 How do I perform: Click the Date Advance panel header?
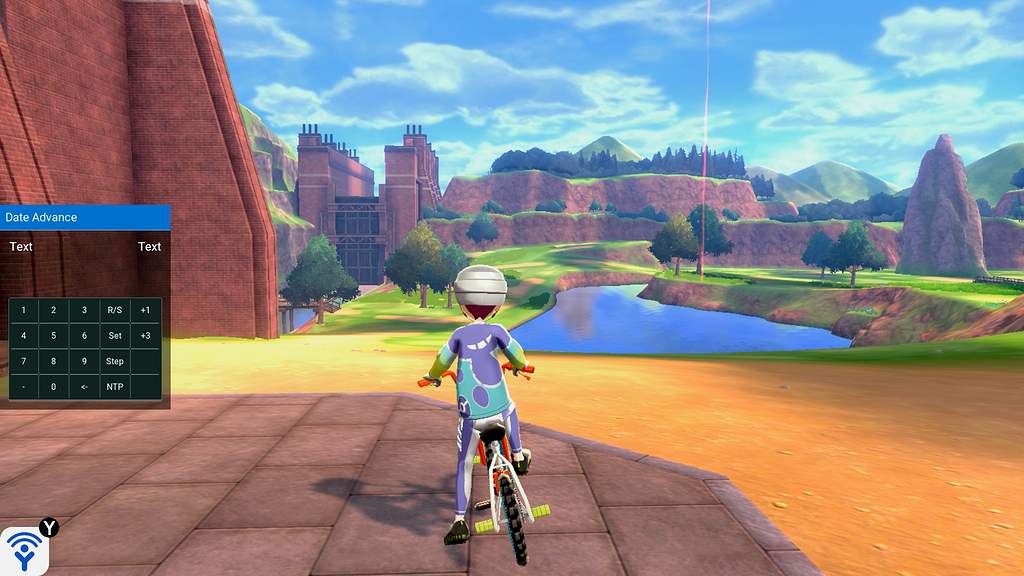click(x=85, y=217)
